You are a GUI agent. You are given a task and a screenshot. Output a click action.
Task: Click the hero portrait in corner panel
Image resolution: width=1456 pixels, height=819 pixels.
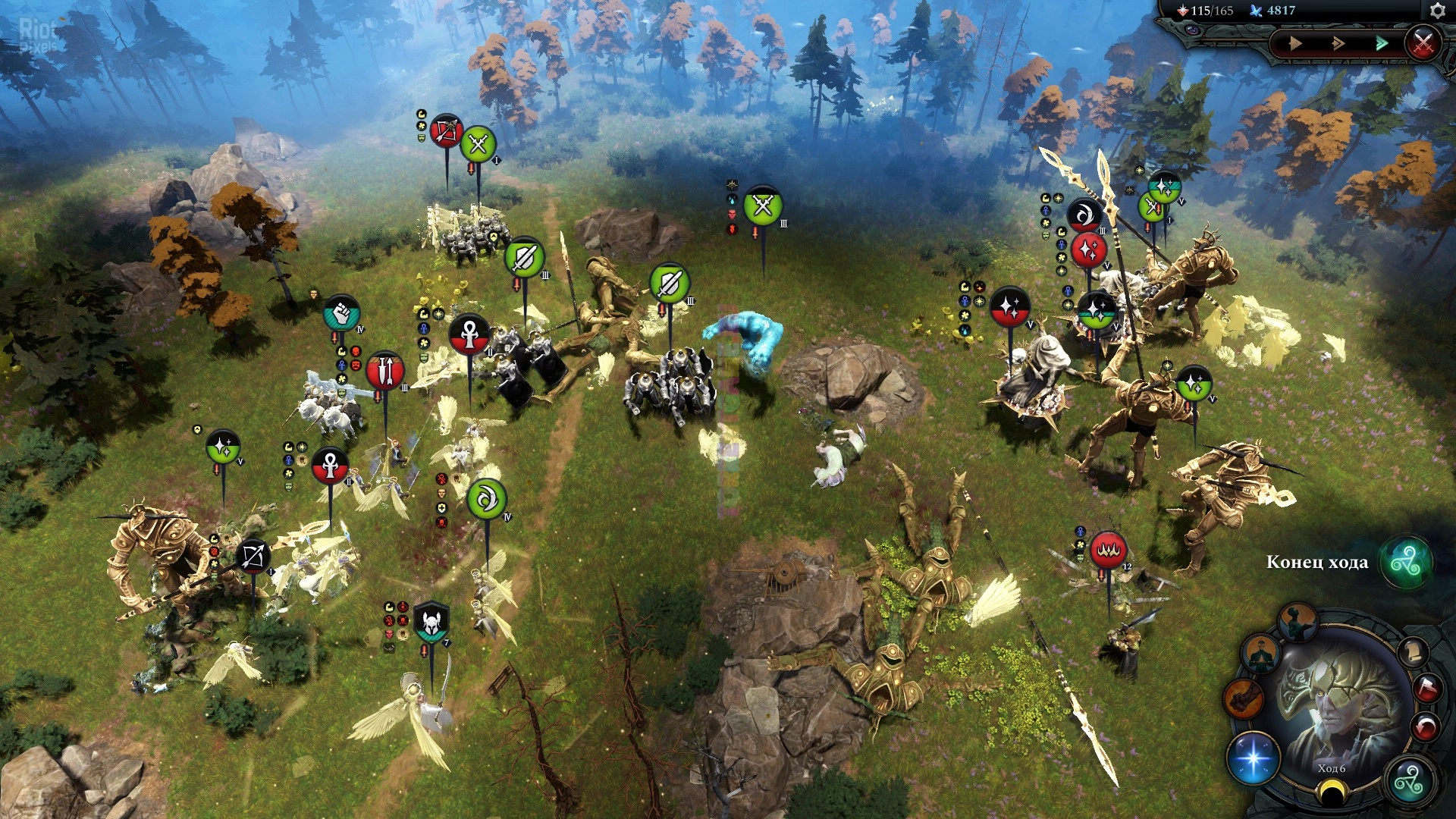coord(1335,705)
